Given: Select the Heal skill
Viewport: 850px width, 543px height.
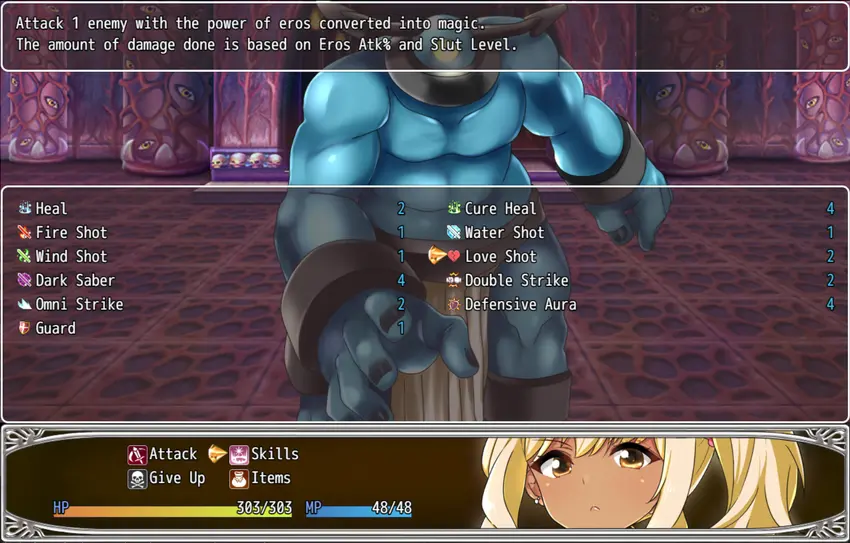Looking at the screenshot, I should click(51, 209).
